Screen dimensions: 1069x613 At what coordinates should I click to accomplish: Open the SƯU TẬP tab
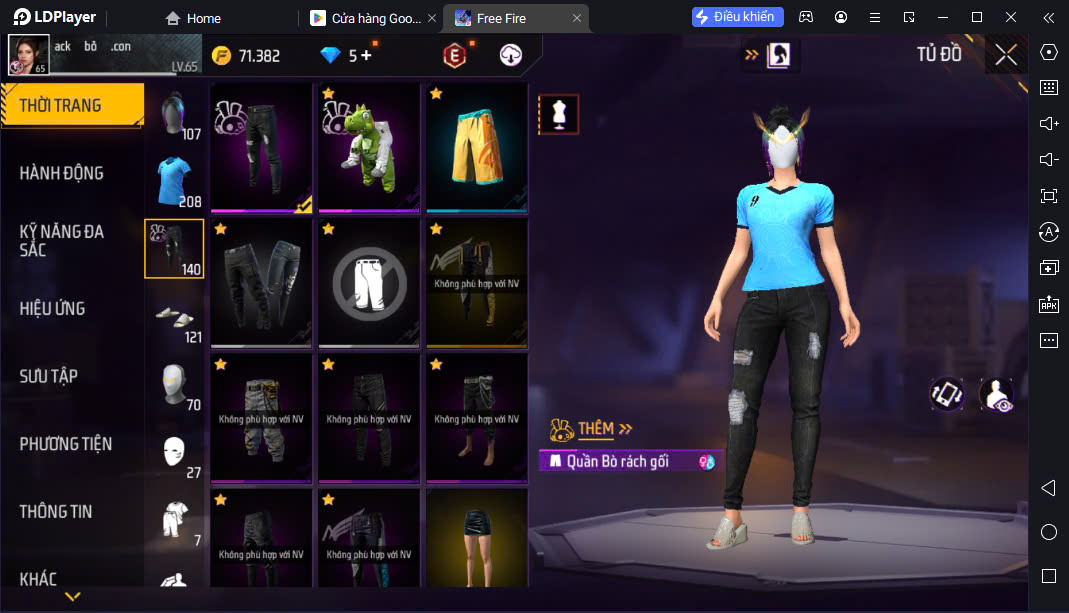click(x=48, y=376)
